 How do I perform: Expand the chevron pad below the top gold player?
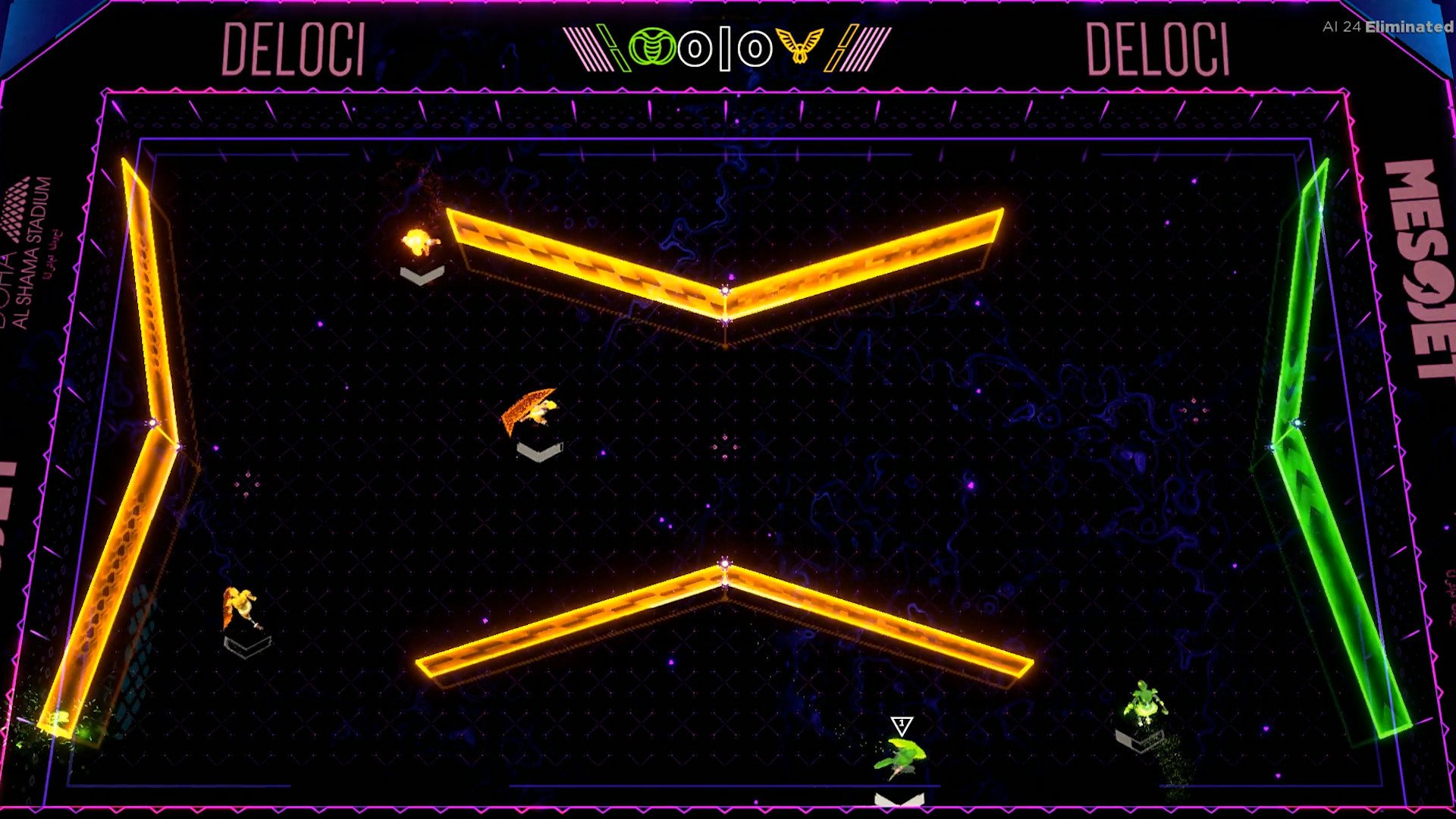(422, 273)
